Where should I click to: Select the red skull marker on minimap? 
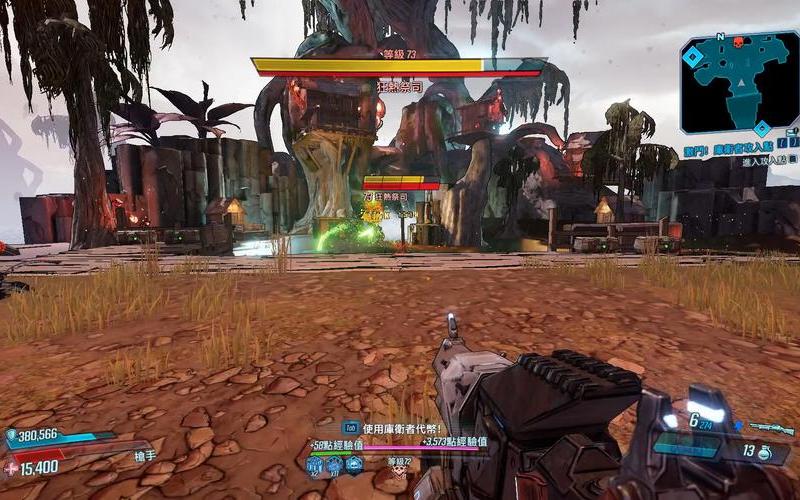741,43
